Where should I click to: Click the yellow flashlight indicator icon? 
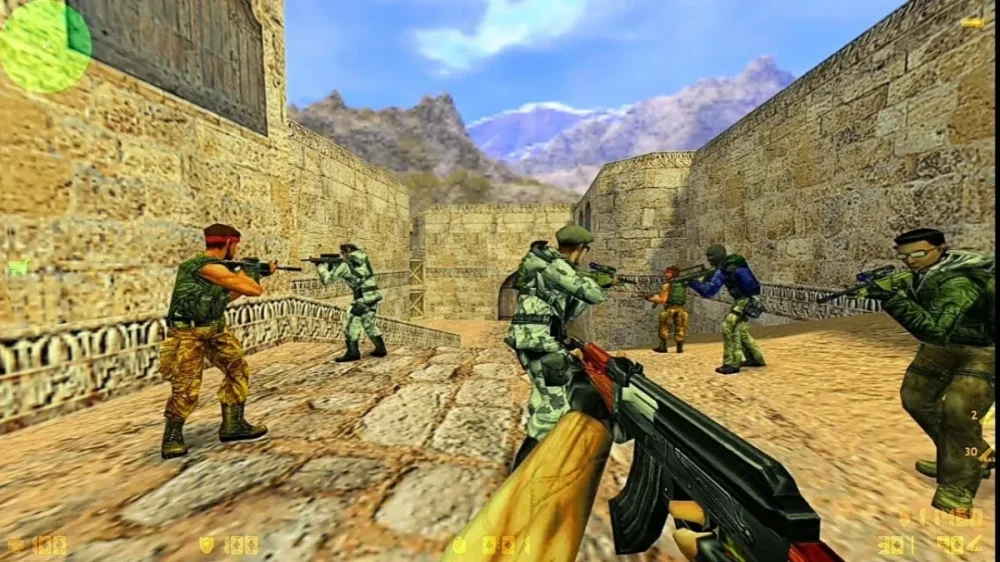[x=972, y=22]
